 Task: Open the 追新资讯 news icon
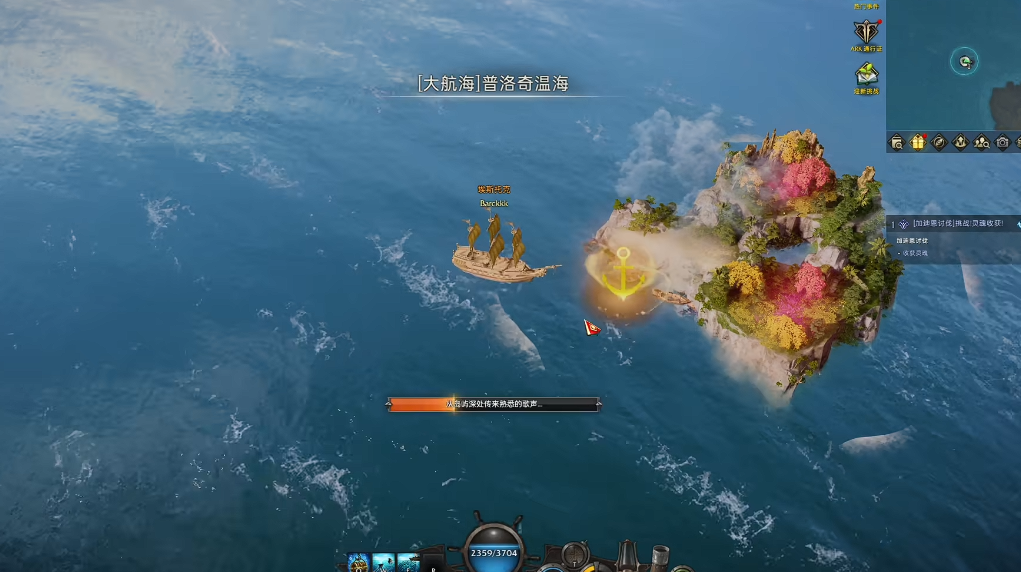[x=866, y=75]
